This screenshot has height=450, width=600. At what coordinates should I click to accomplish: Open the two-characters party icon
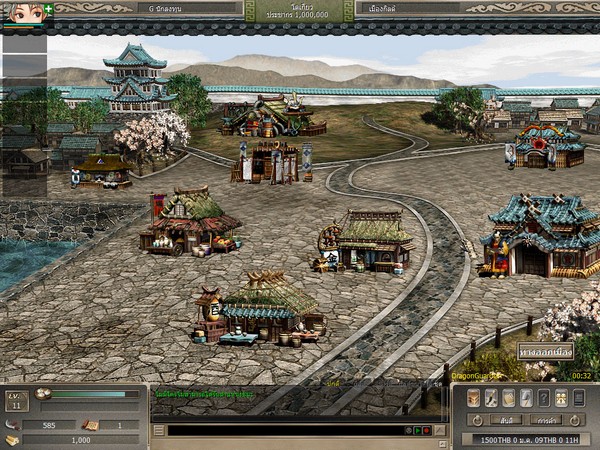561,398
